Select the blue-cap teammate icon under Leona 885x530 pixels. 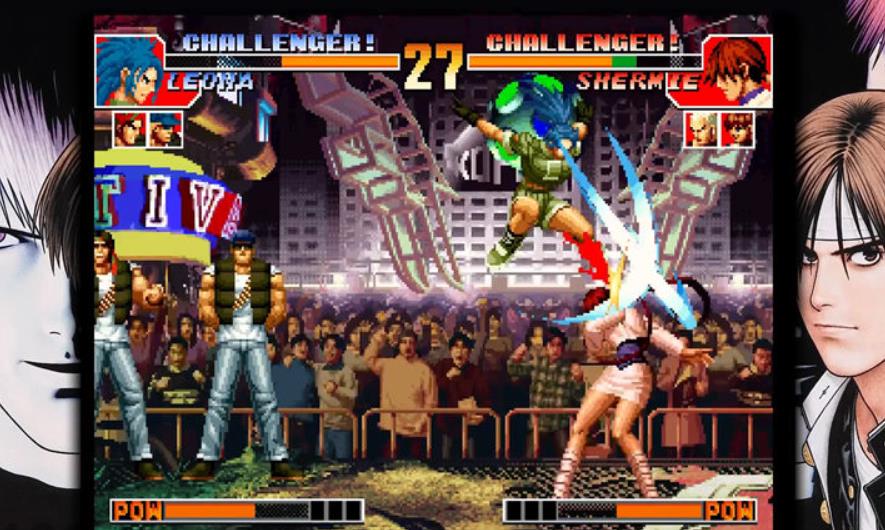coord(165,129)
